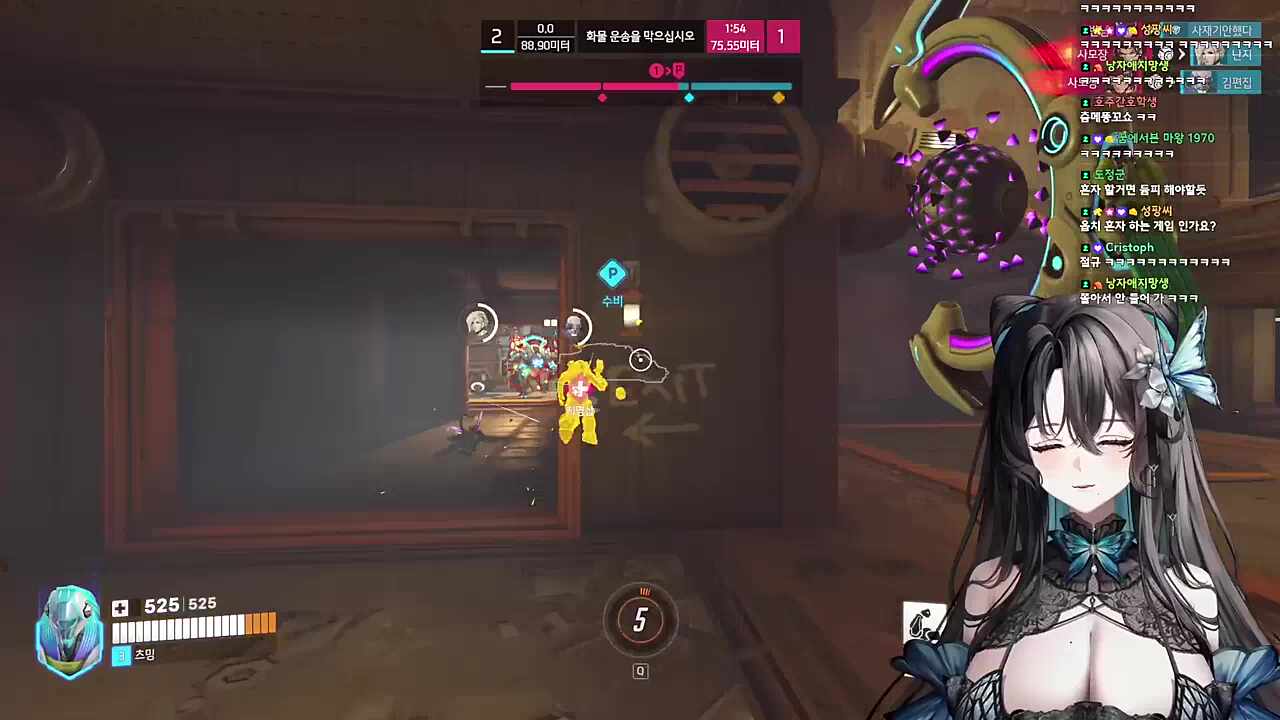Viewport: 1280px width, 720px height.
Task: Click the blue role badge next to 츠밍
Action: (x=120, y=655)
